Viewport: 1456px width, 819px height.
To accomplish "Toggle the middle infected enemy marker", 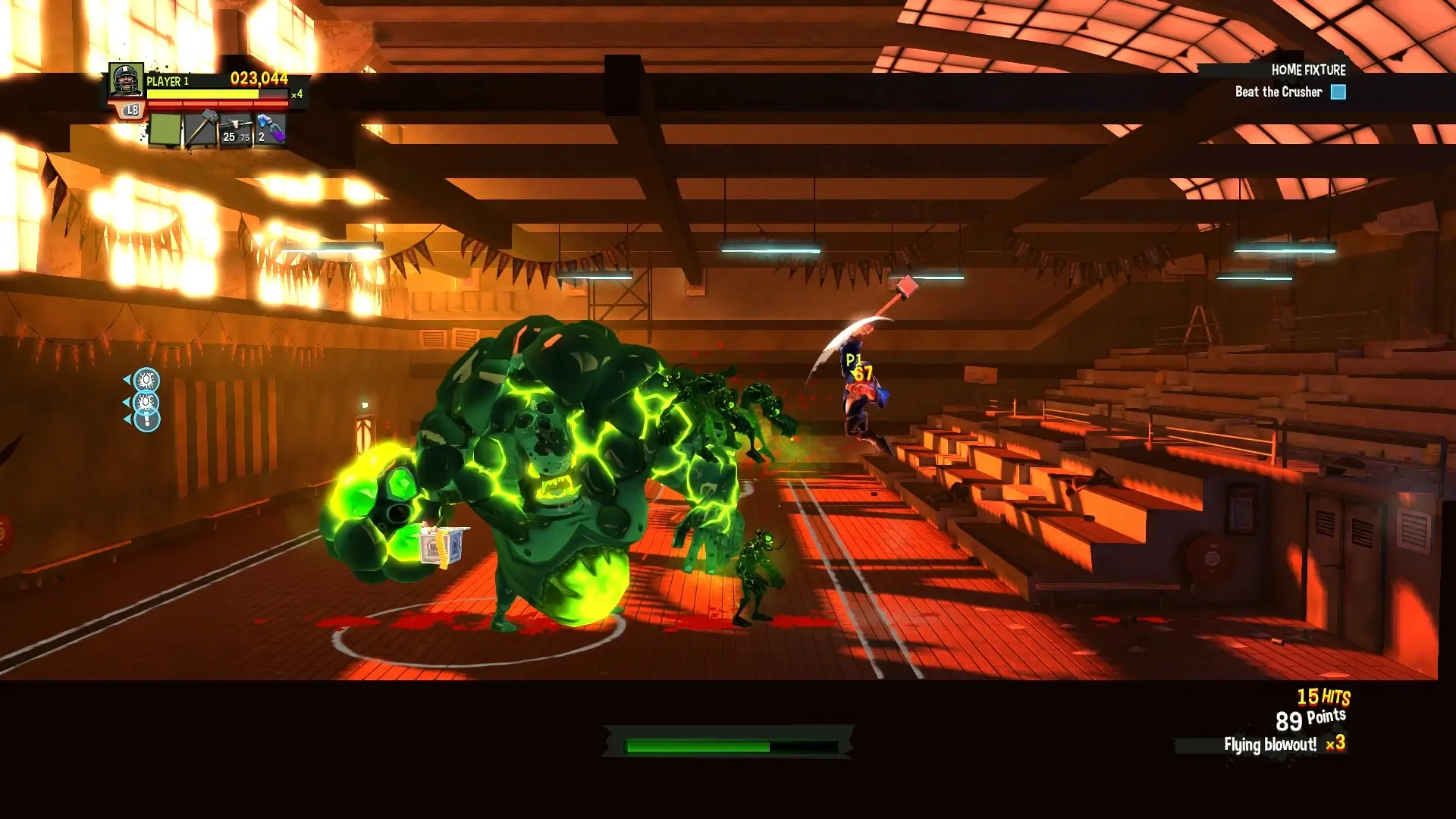I will [146, 402].
